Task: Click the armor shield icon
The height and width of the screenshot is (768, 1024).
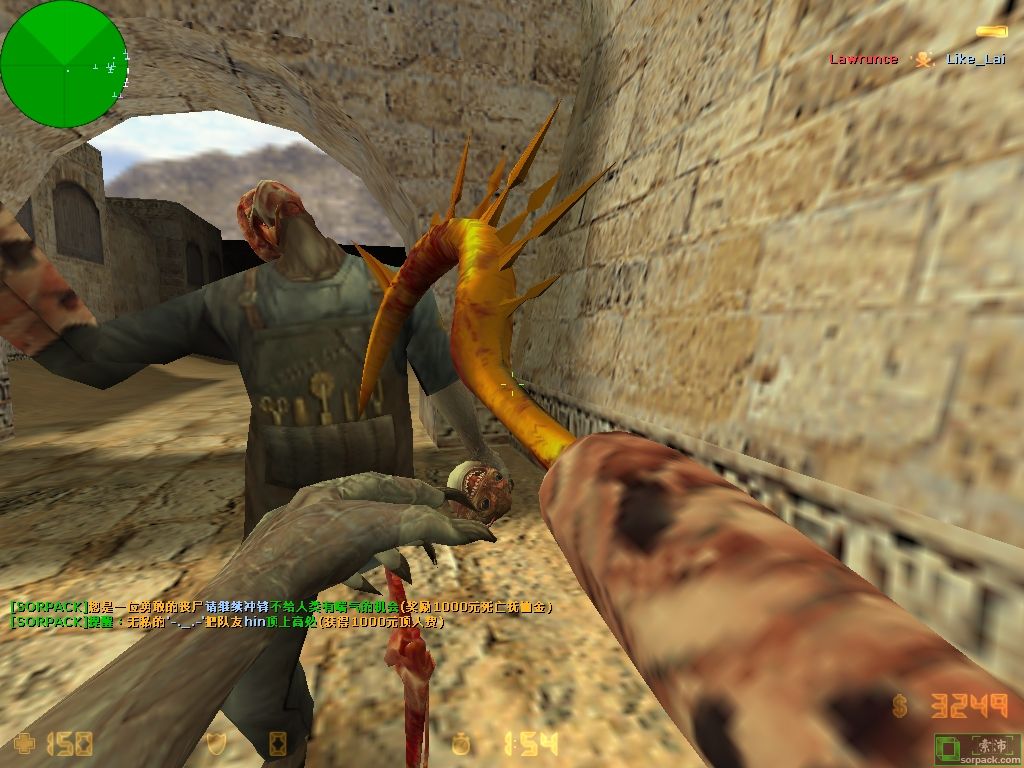Action: point(216,742)
